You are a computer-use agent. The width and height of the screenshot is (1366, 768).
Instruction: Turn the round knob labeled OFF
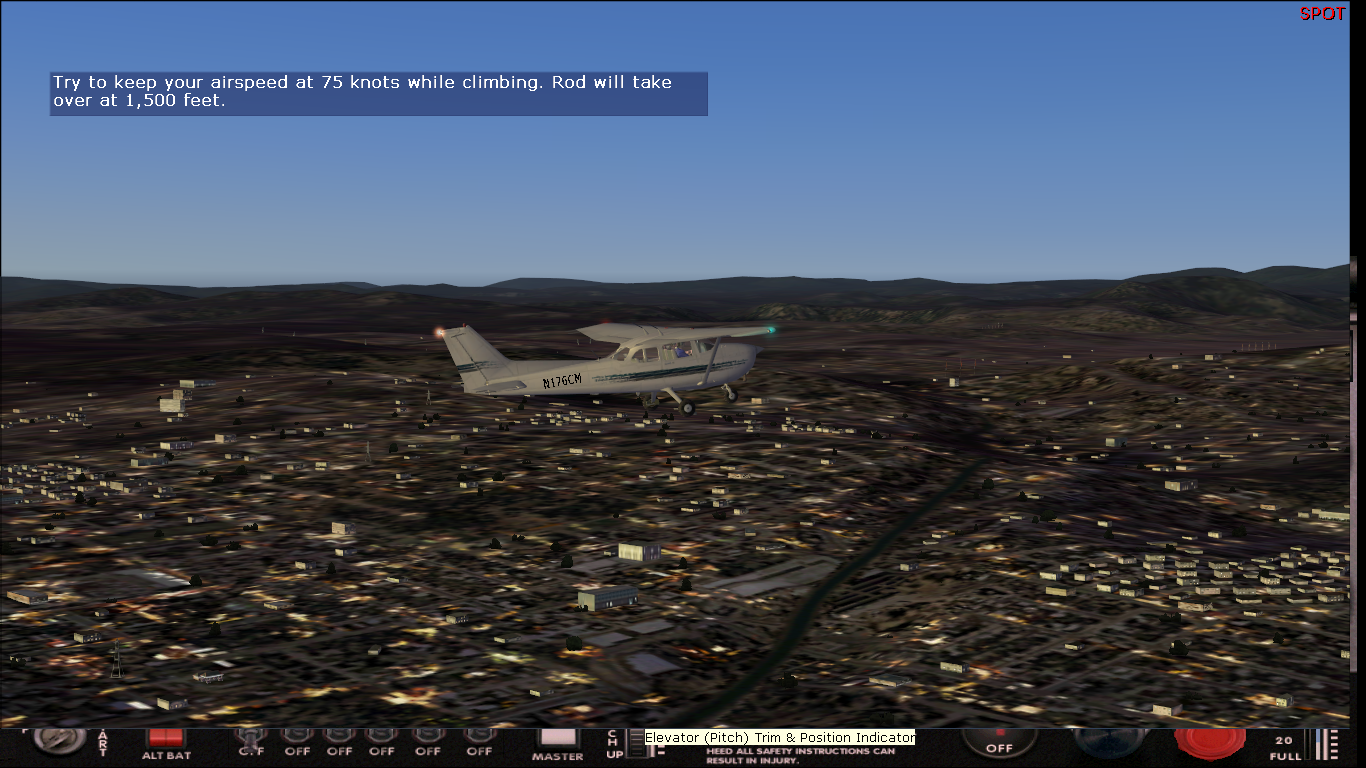[998, 741]
